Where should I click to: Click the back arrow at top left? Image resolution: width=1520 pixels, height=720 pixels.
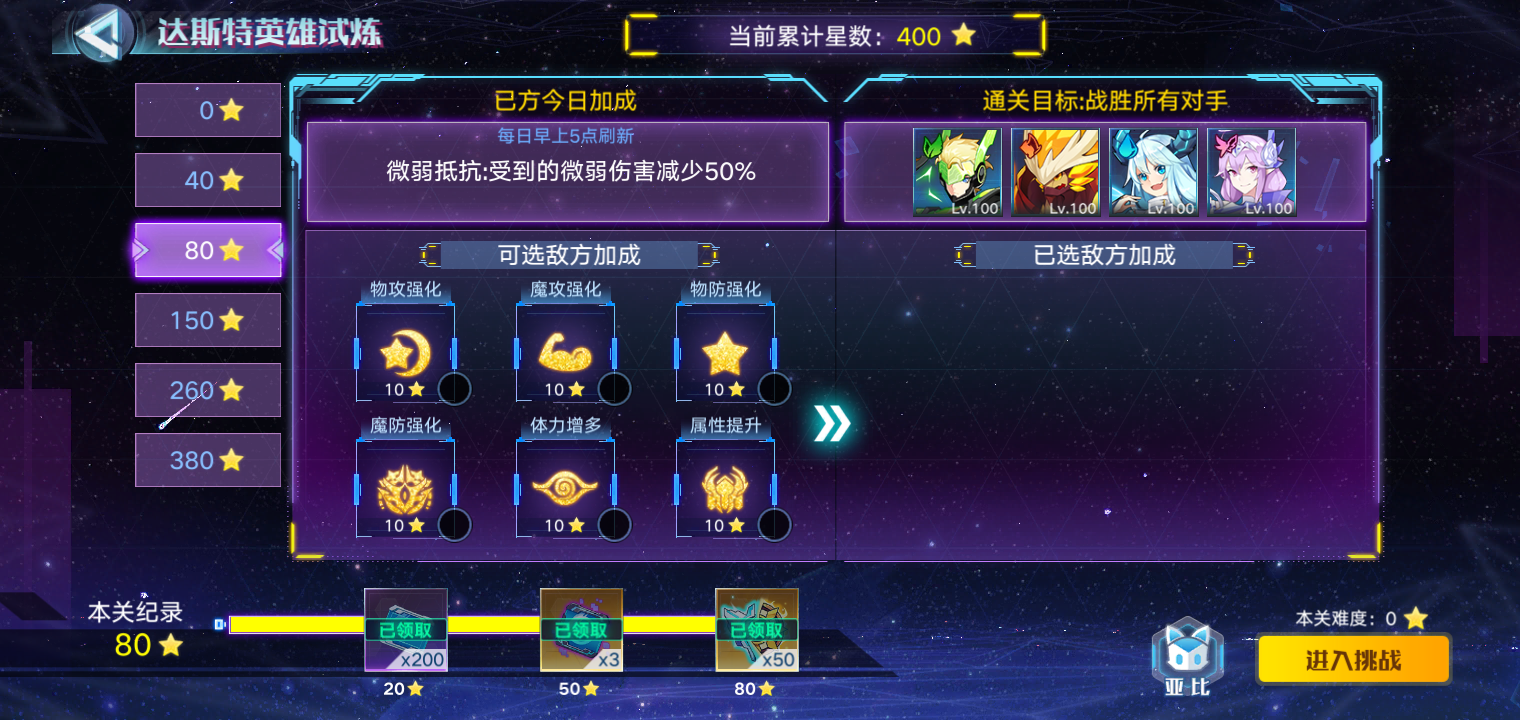tap(106, 33)
